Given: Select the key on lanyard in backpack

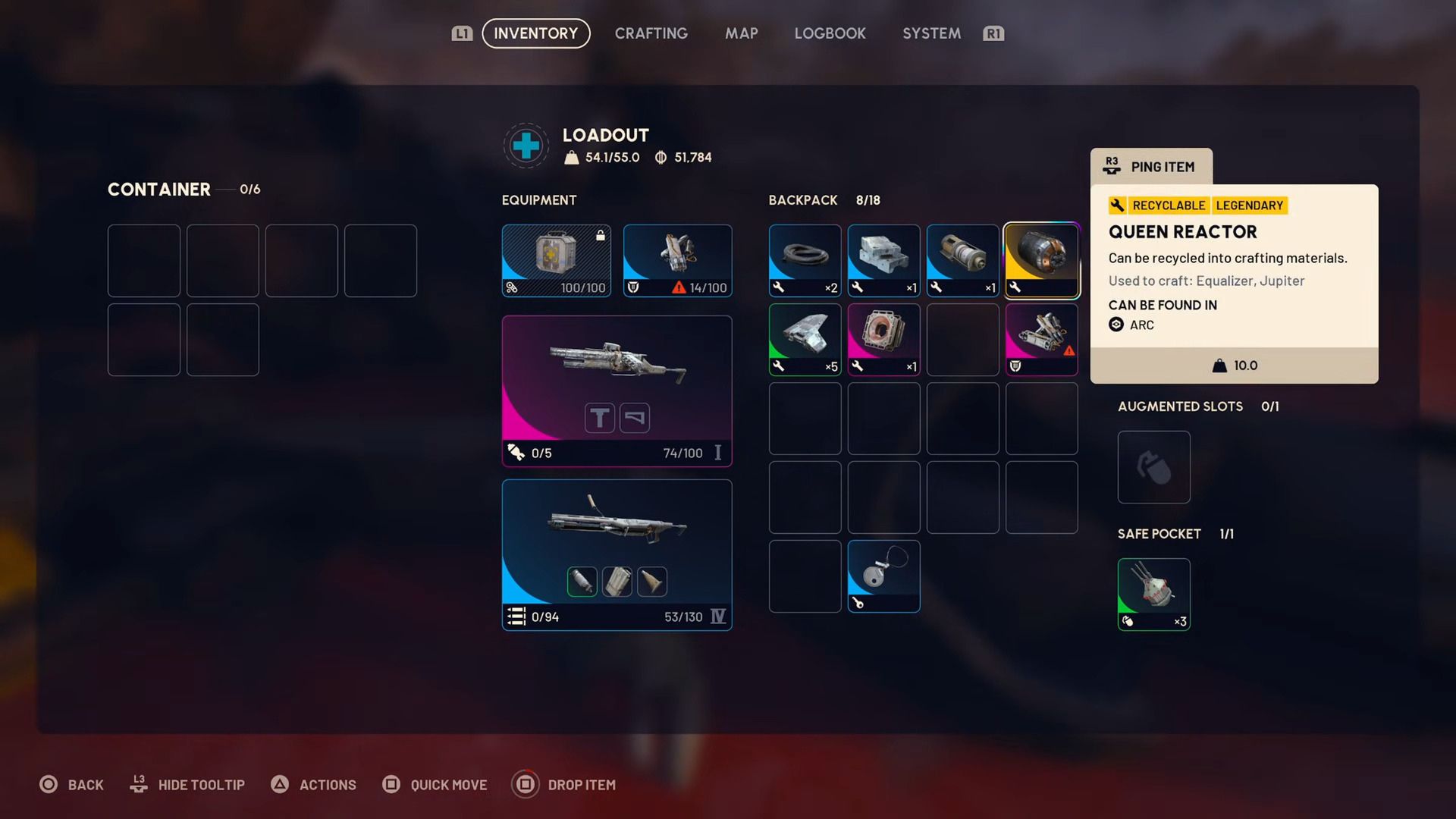Looking at the screenshot, I should click(883, 576).
